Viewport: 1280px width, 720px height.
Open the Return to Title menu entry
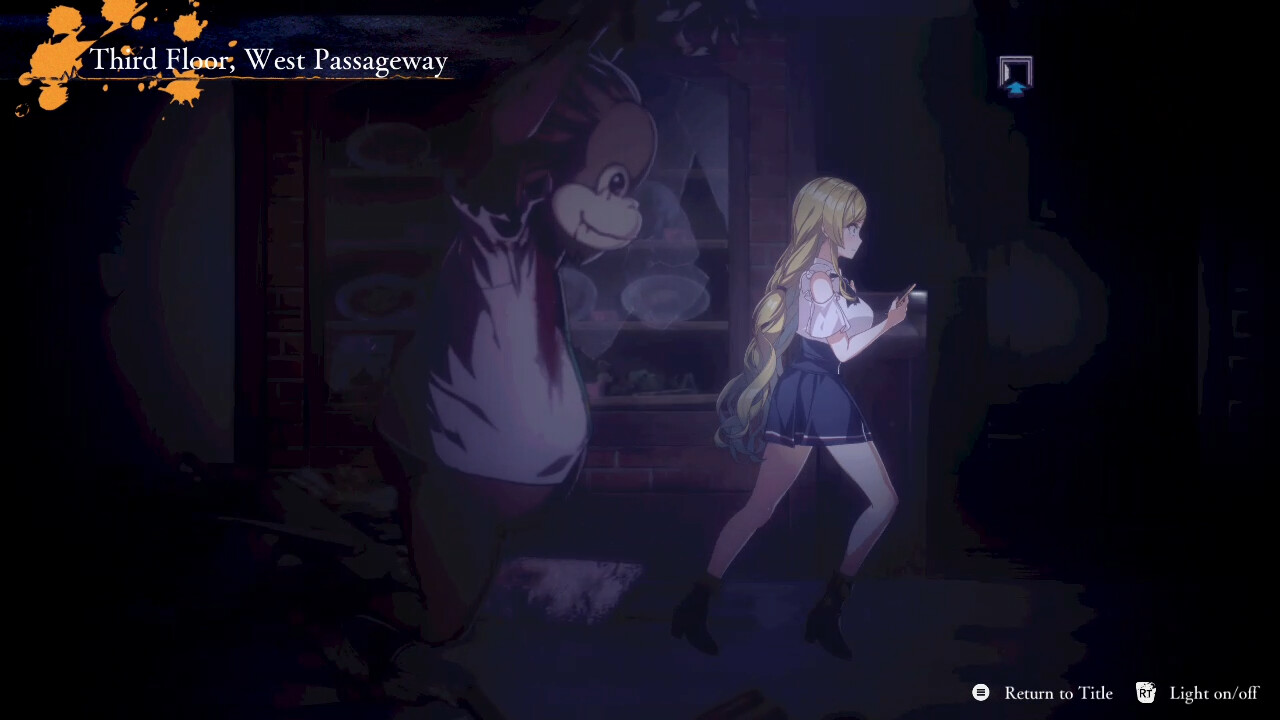[1058, 692]
